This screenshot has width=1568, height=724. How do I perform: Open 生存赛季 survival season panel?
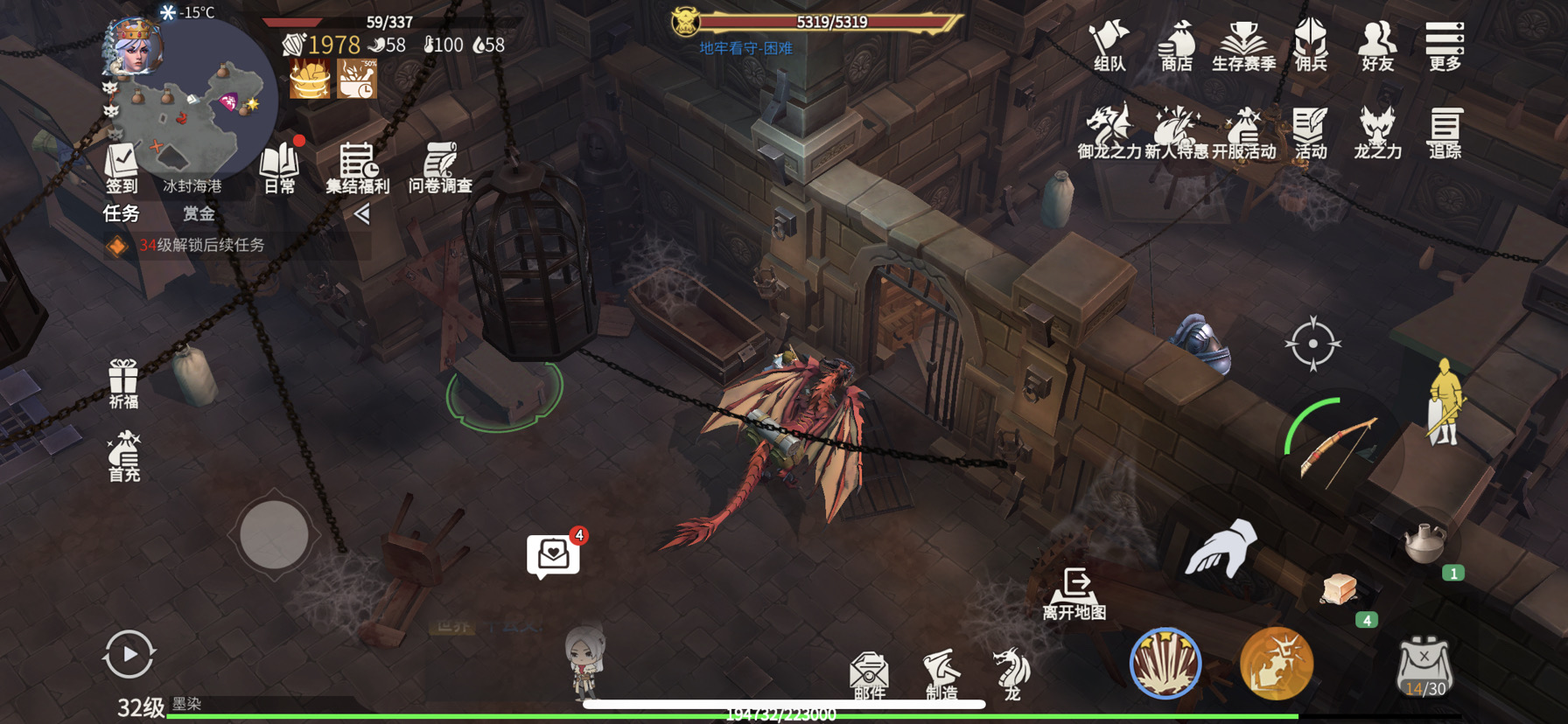pos(1243,45)
